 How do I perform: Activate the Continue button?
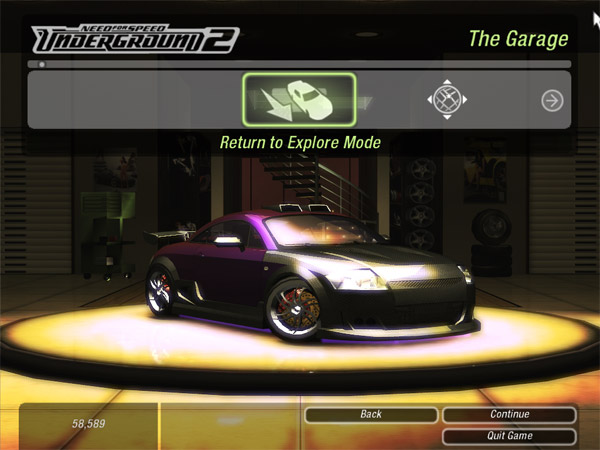point(509,414)
